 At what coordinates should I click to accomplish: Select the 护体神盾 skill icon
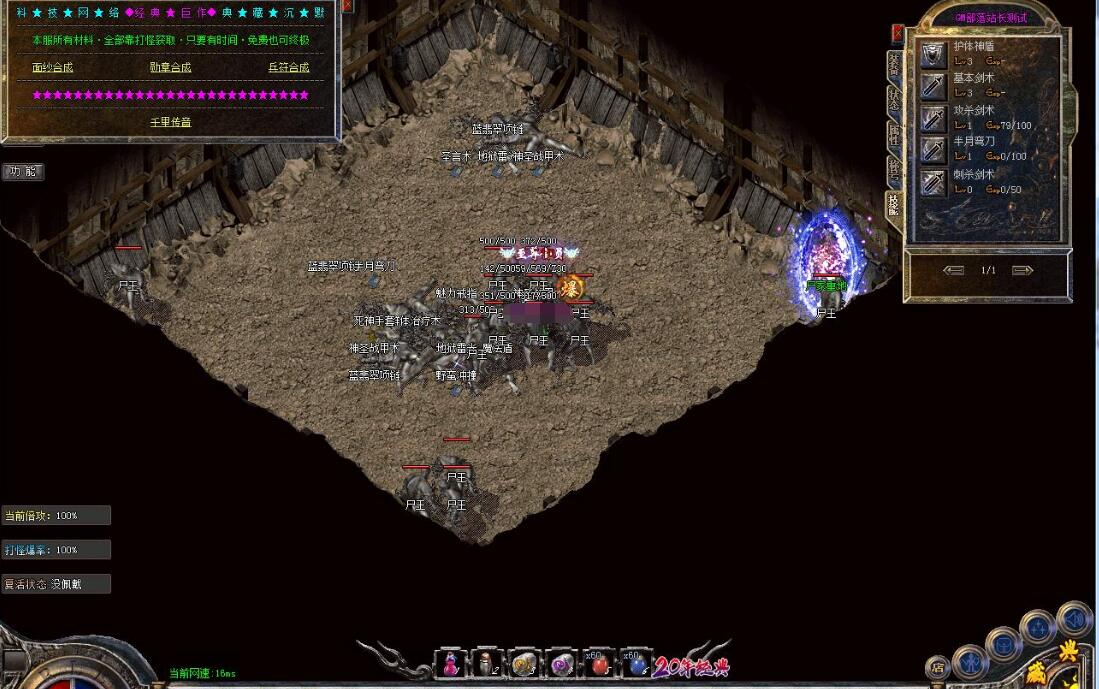[934, 55]
